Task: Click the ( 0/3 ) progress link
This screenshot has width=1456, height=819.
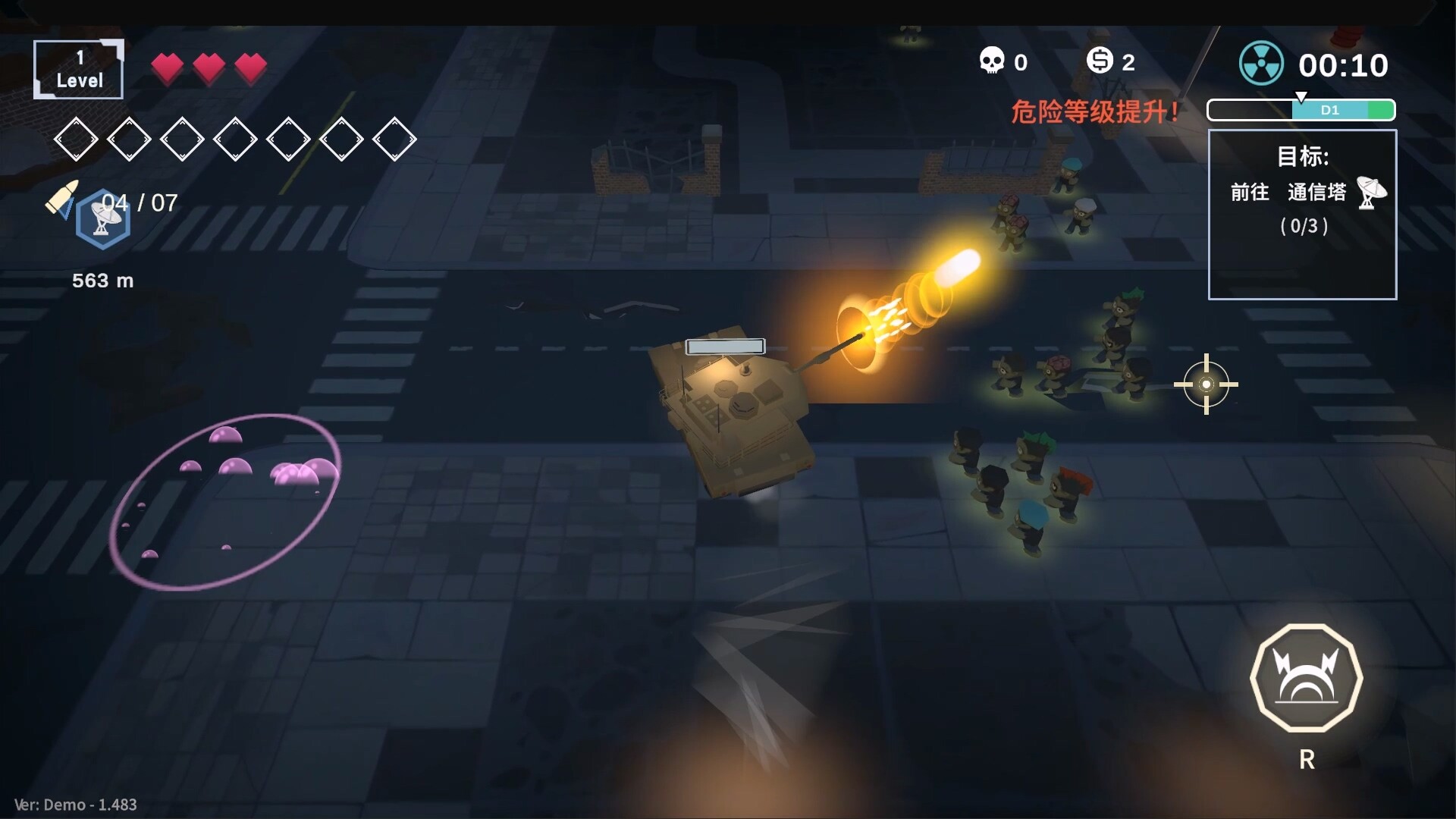Action: [1304, 226]
